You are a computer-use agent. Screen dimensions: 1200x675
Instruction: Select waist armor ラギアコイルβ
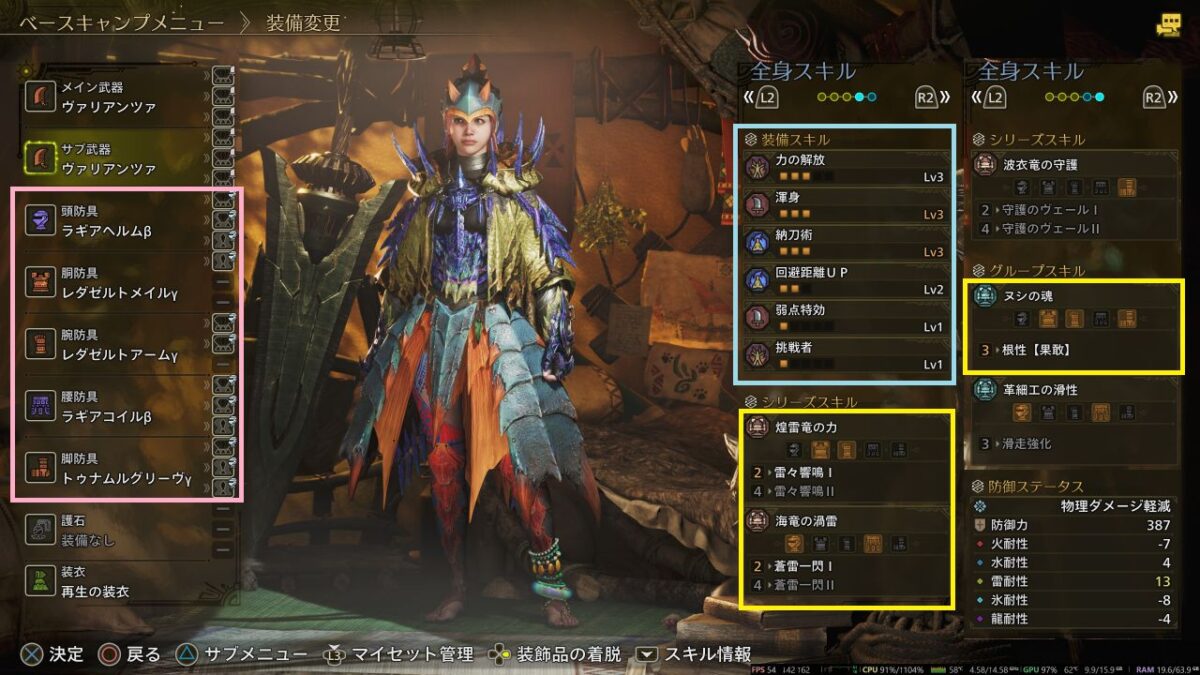coord(117,407)
